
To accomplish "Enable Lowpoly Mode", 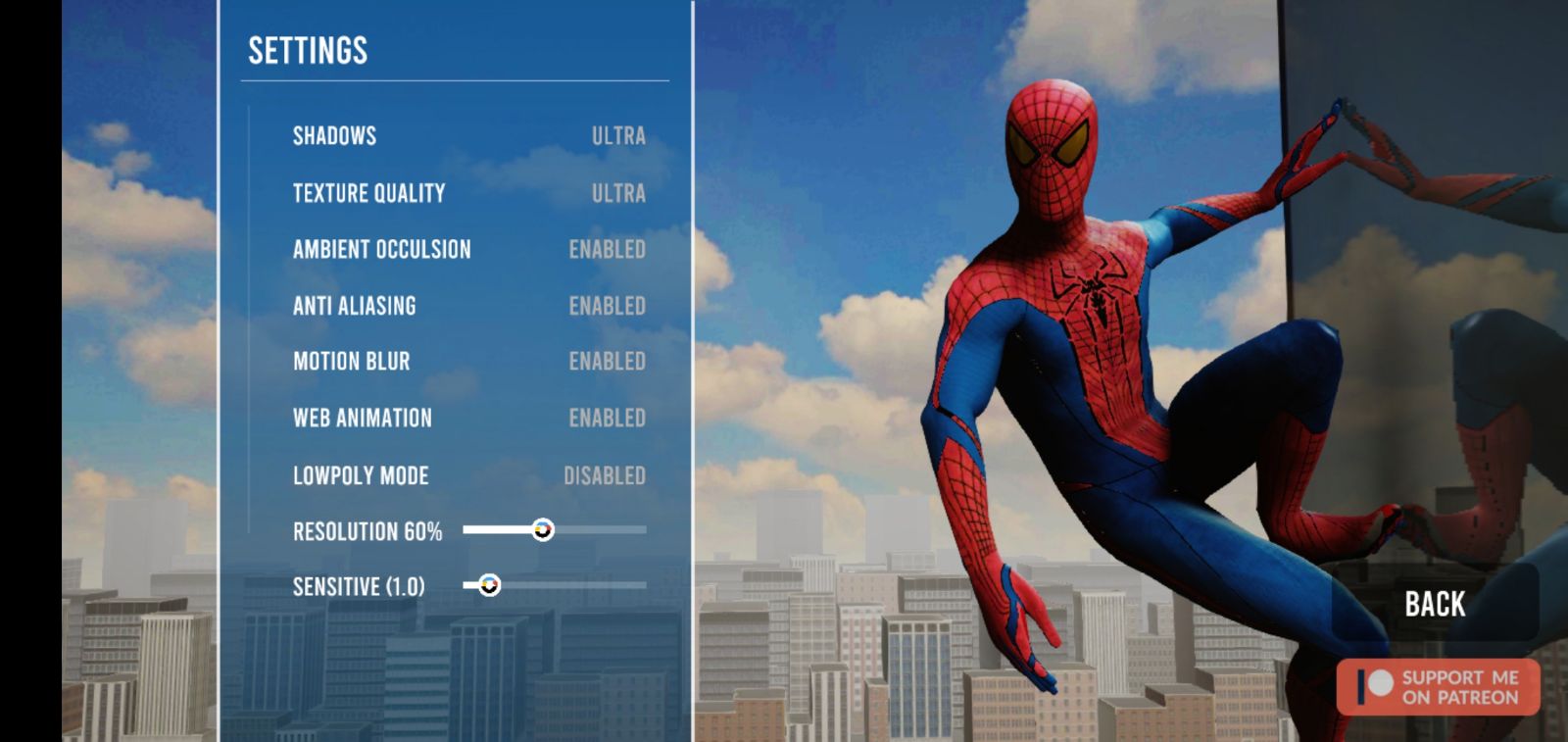I will point(604,475).
